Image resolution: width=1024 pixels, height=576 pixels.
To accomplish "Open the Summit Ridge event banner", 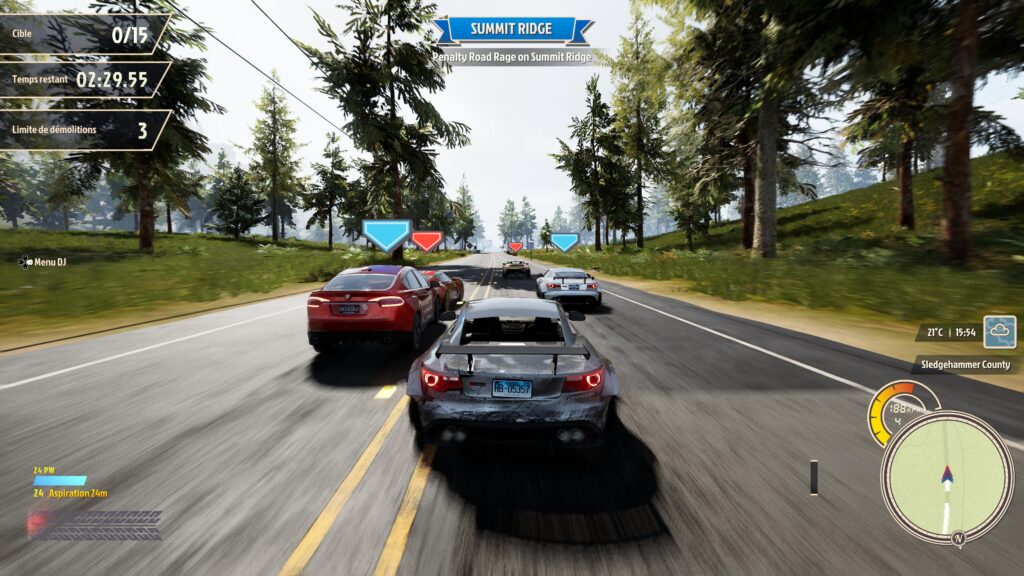I will click(x=512, y=29).
